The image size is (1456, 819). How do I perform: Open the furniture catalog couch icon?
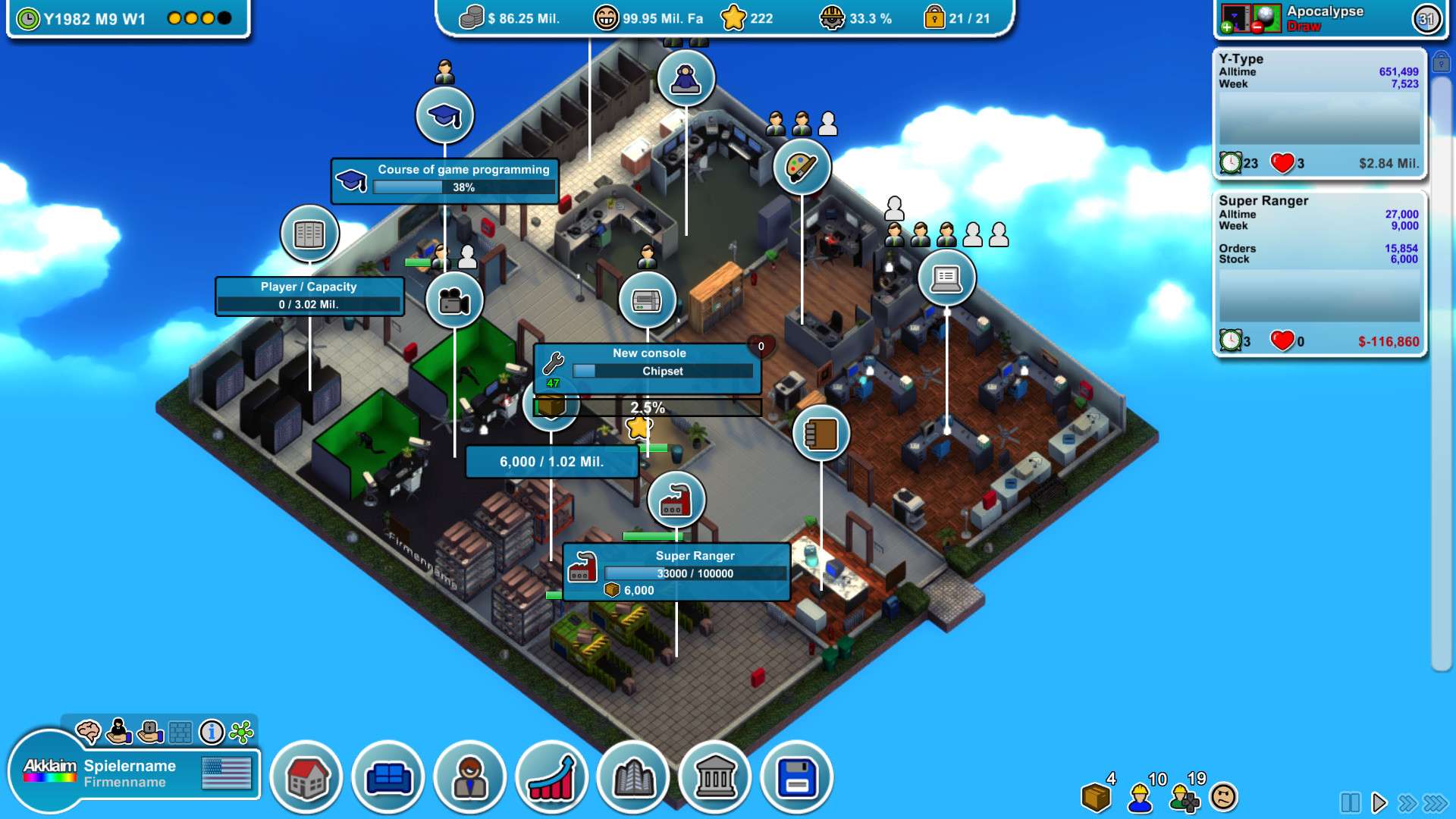coord(388,776)
